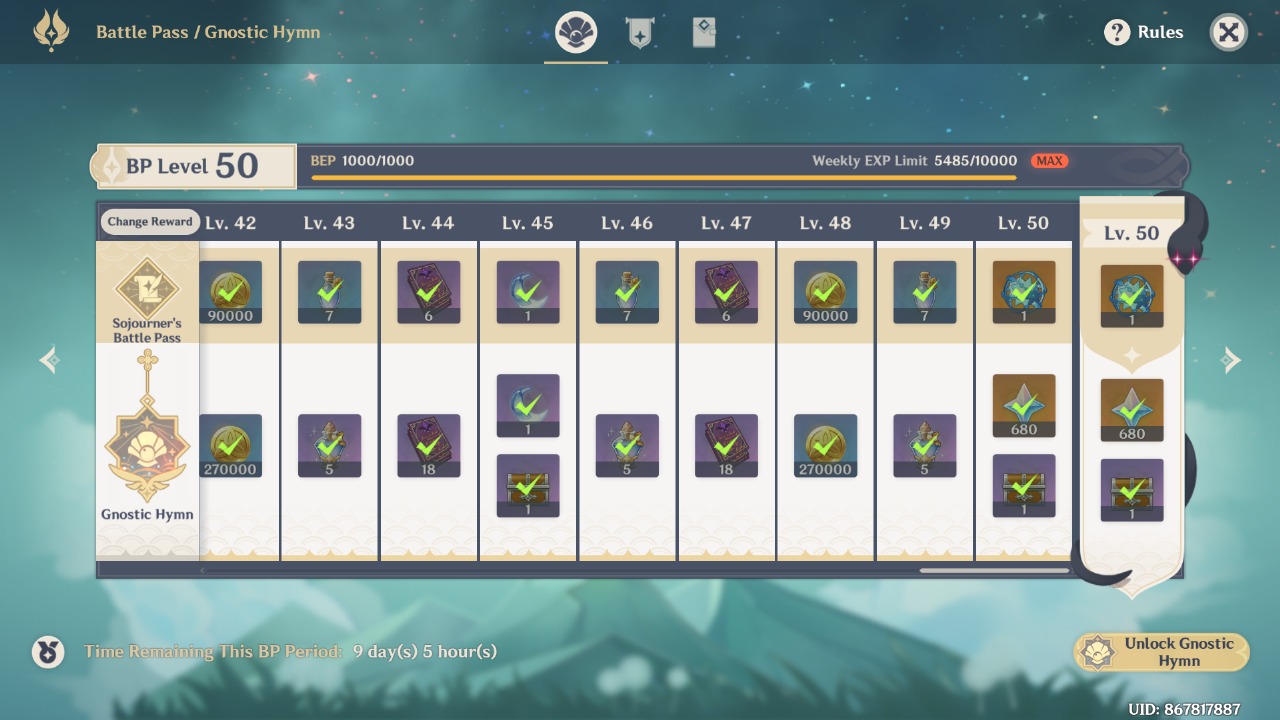Select Lv. 48 Gnostic 270000 Mora reward
The width and height of the screenshot is (1280, 720).
[x=825, y=445]
